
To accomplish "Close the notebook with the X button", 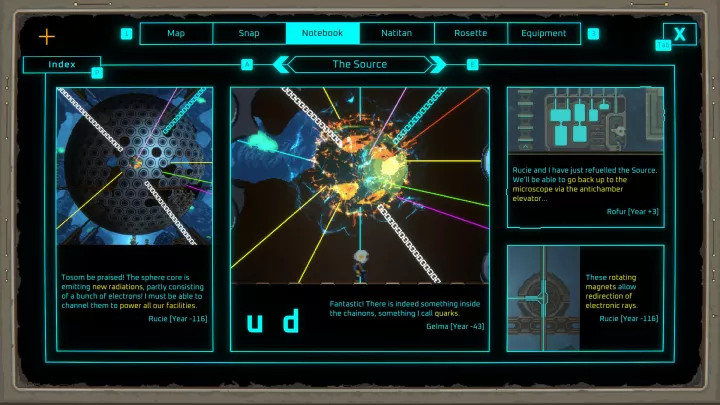I will [x=680, y=34].
